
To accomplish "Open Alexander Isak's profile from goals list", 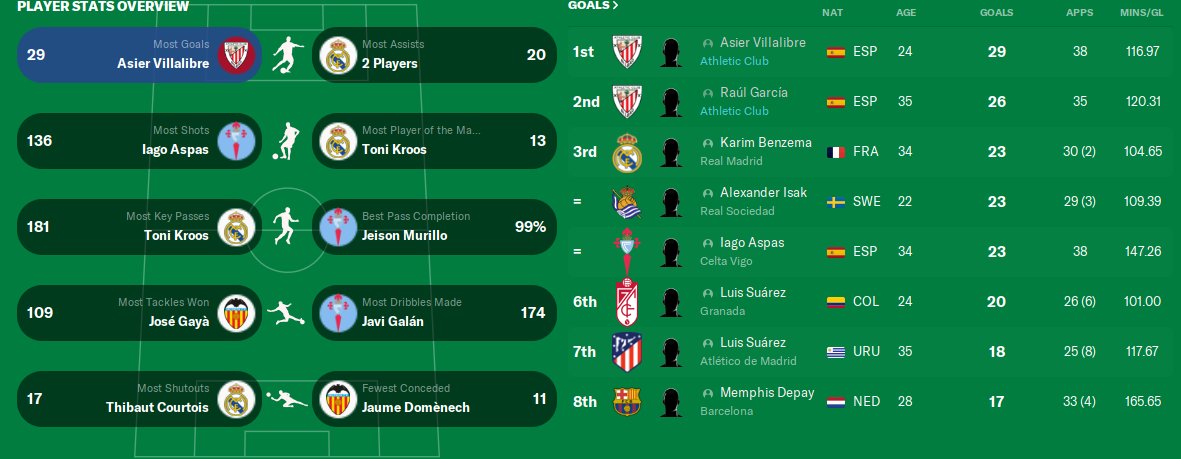I will (x=763, y=193).
